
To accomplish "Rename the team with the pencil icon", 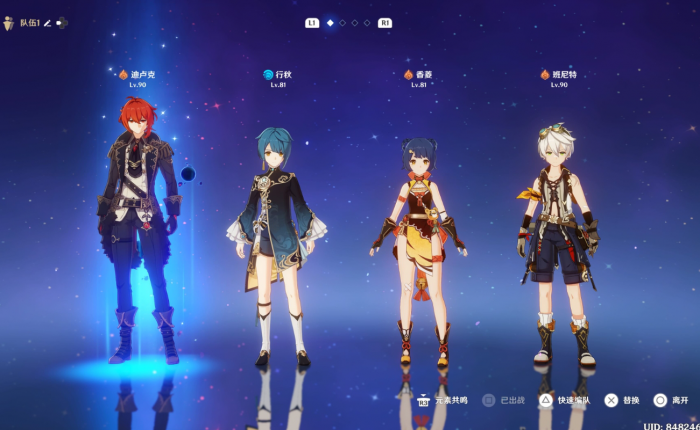I will pyautogui.click(x=47, y=22).
